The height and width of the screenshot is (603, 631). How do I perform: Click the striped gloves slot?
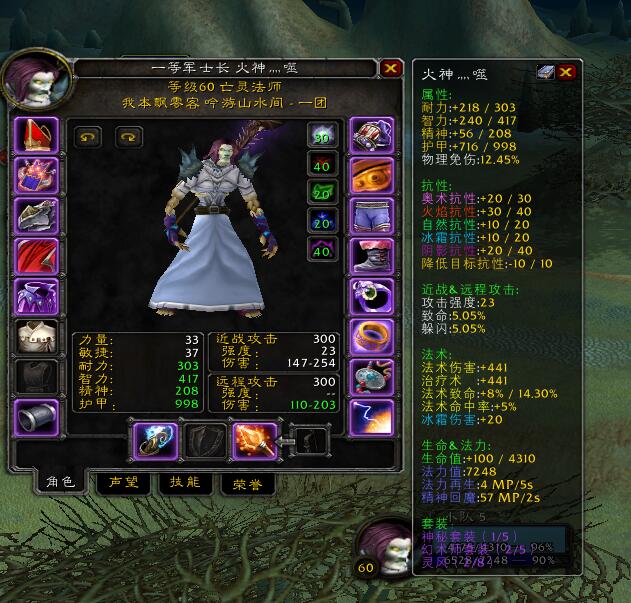pos(369,135)
